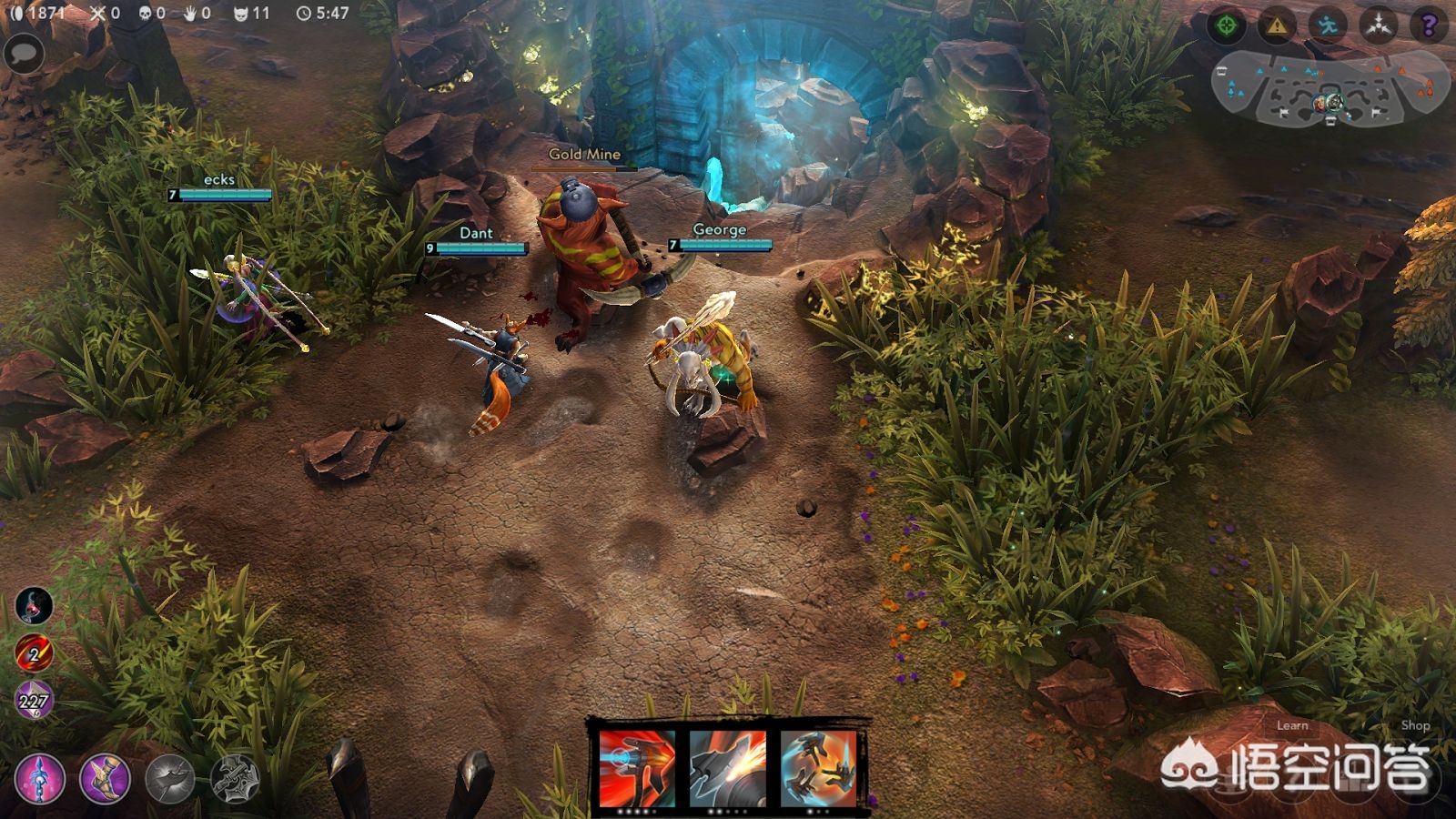Use the purple scroll item showing 227
The image size is (1456, 819).
point(34,701)
